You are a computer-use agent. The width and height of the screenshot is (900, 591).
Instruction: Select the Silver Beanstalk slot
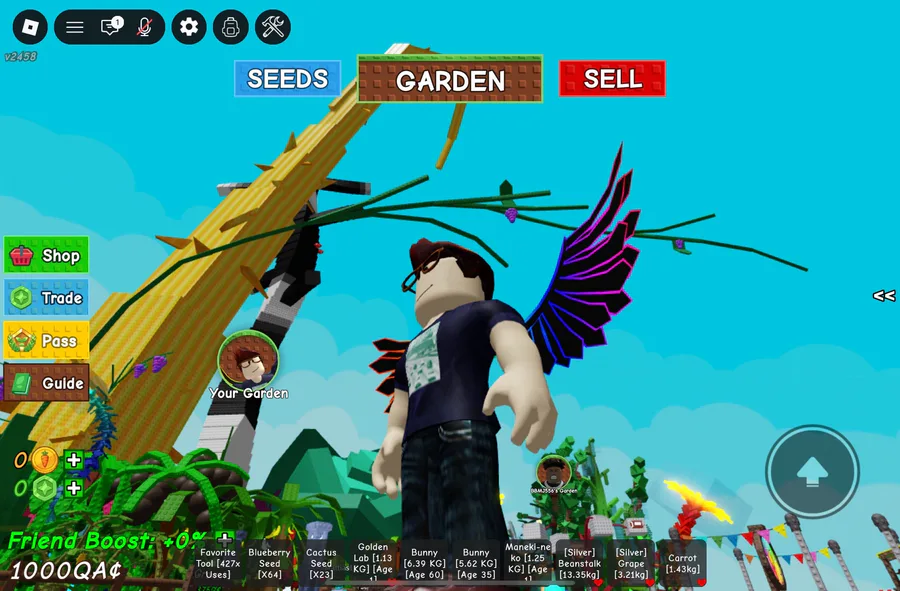(x=579, y=563)
